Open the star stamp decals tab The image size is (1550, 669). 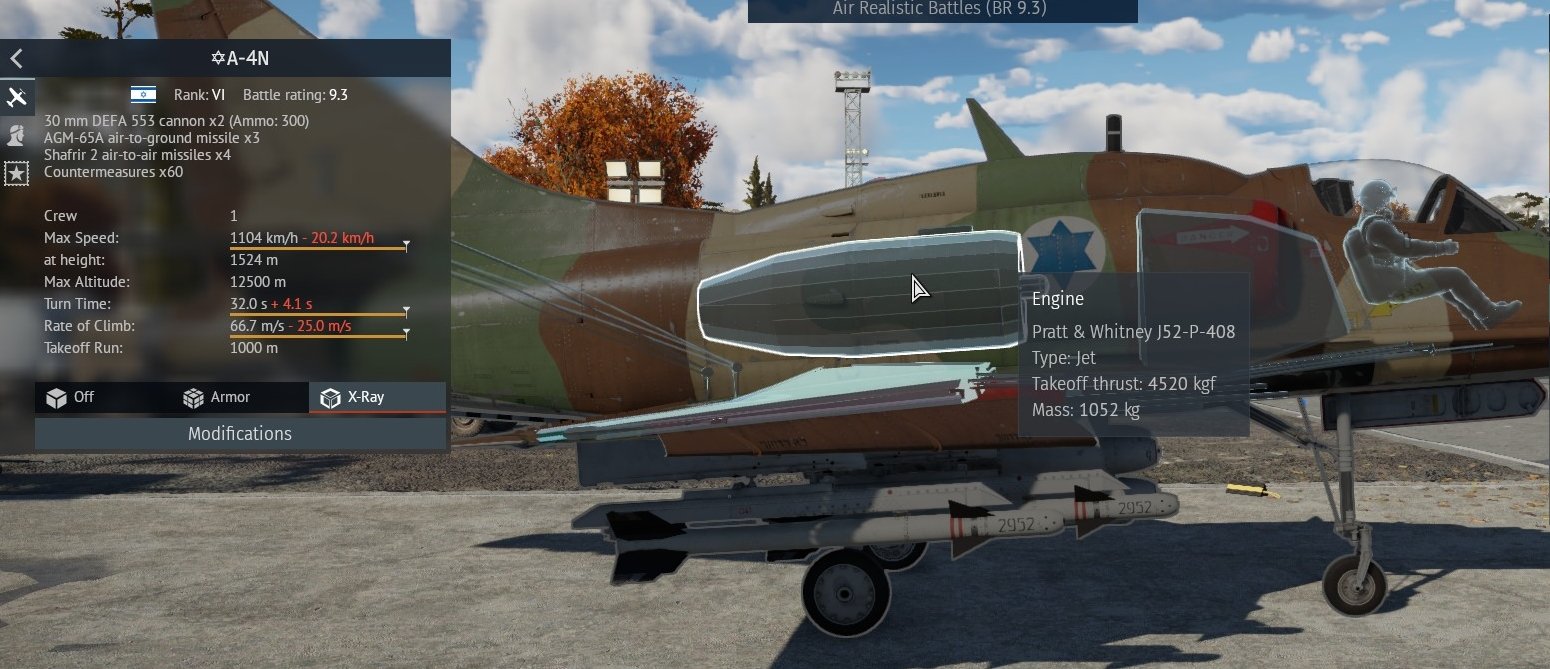(x=17, y=173)
